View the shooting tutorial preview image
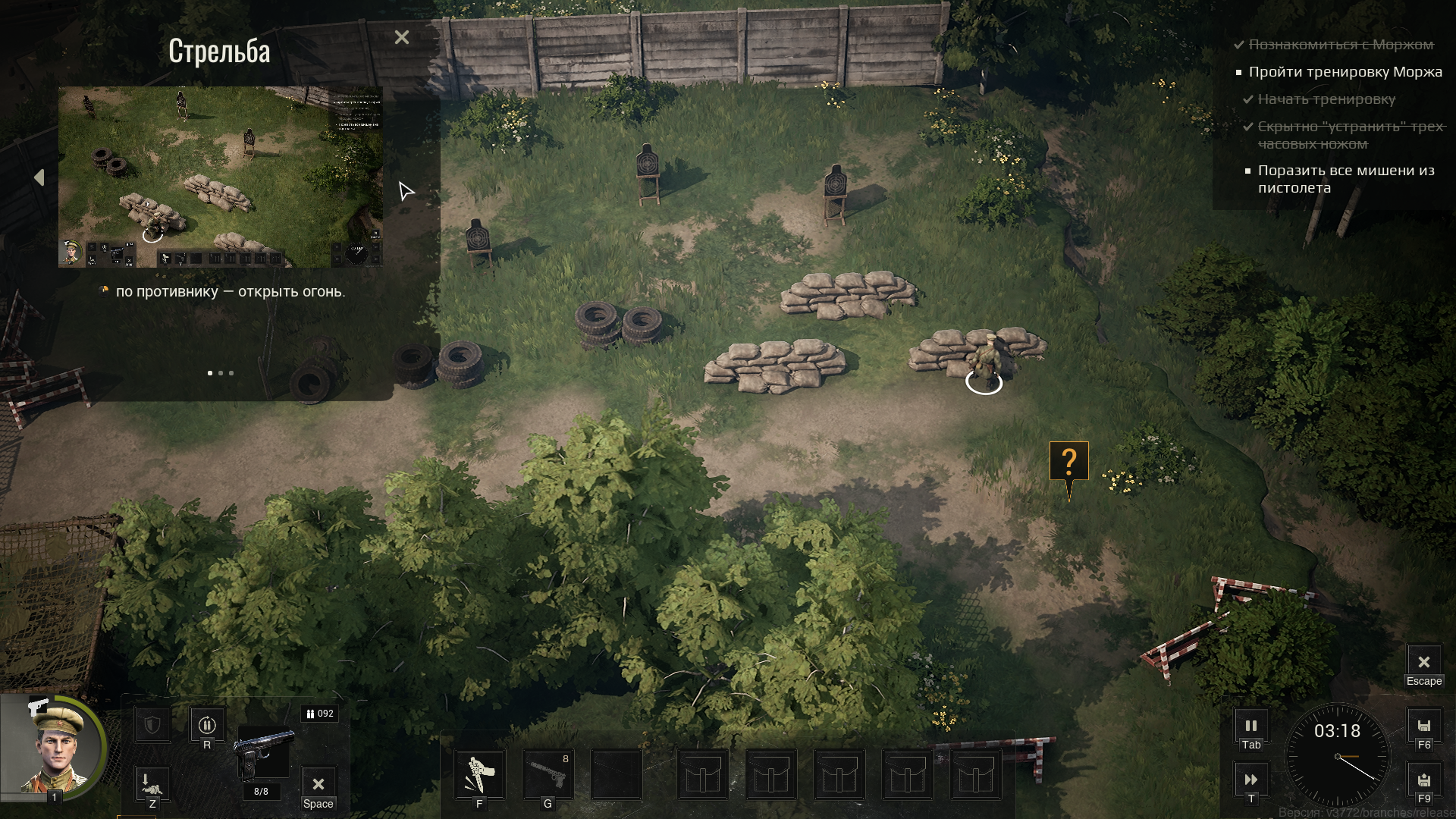Image resolution: width=1456 pixels, height=819 pixels. point(221,177)
